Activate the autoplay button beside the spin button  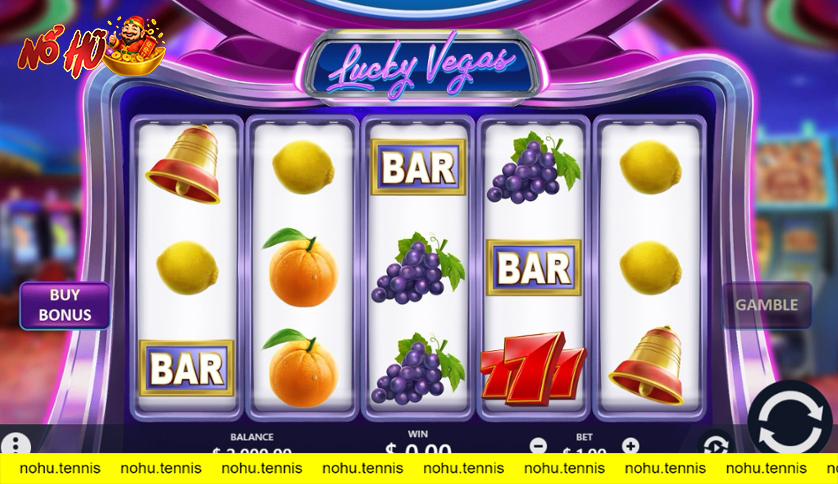(x=715, y=445)
